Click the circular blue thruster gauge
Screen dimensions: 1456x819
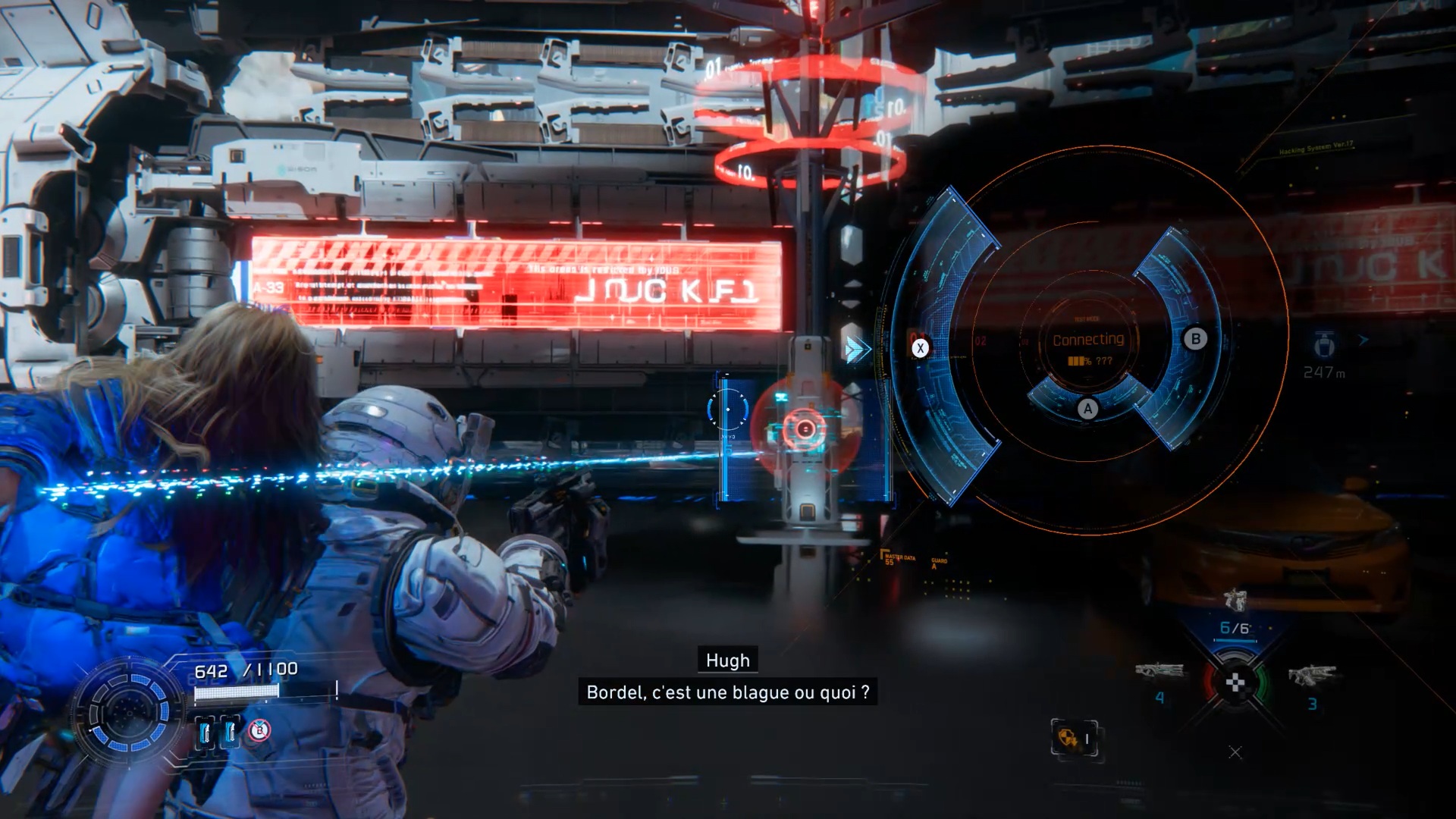tap(129, 713)
